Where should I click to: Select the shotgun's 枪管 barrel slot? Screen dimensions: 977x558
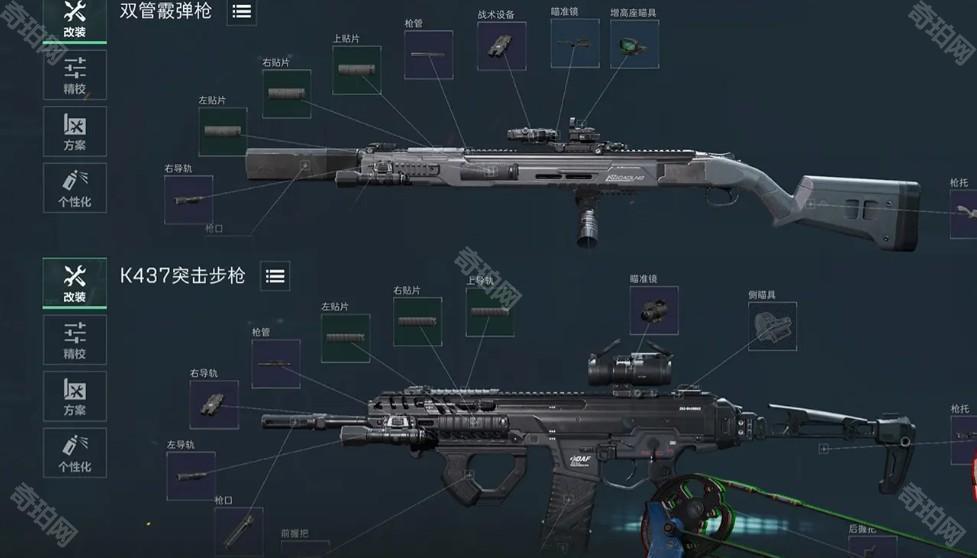(x=428, y=55)
